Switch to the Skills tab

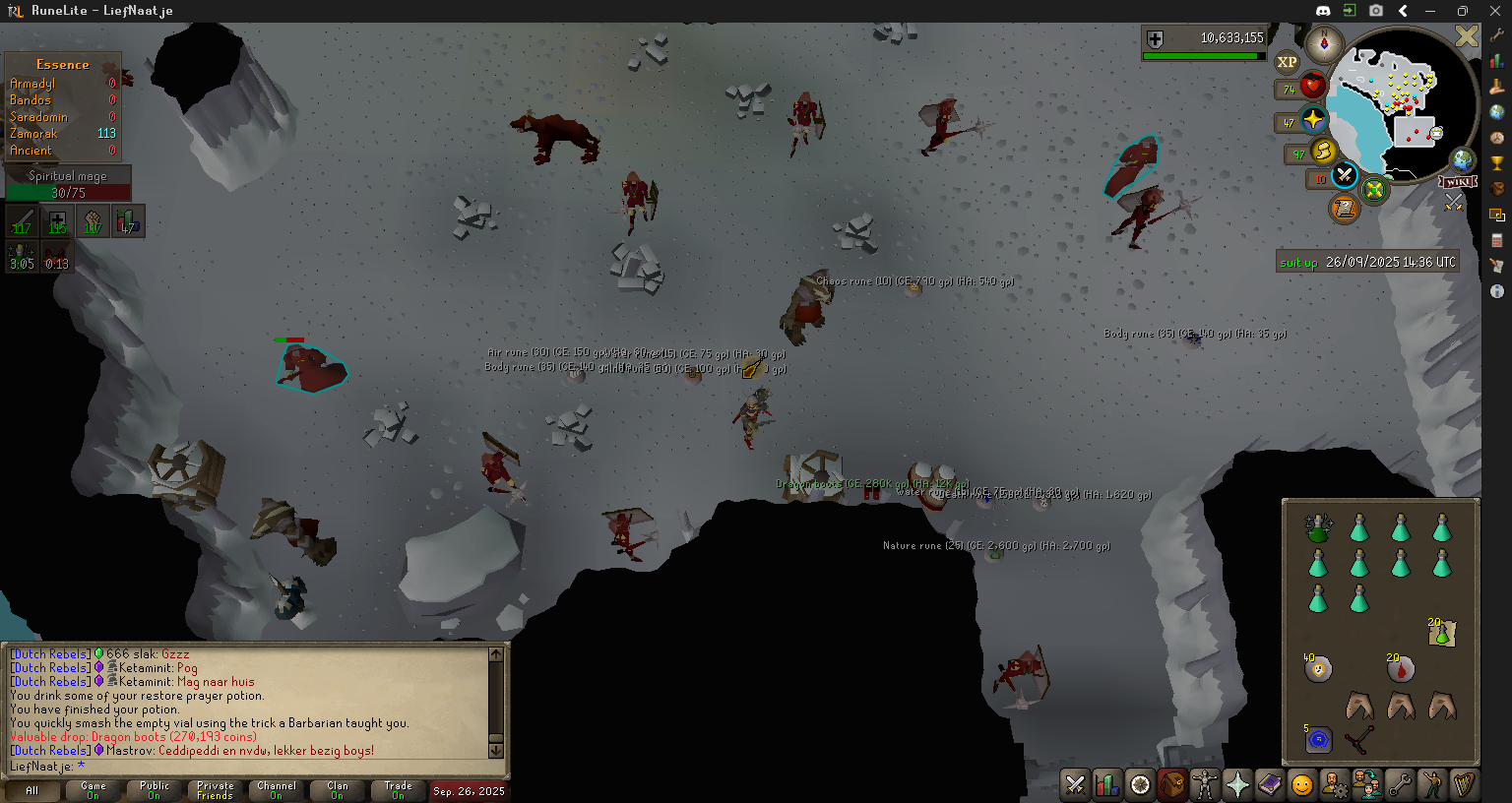coord(1107,784)
